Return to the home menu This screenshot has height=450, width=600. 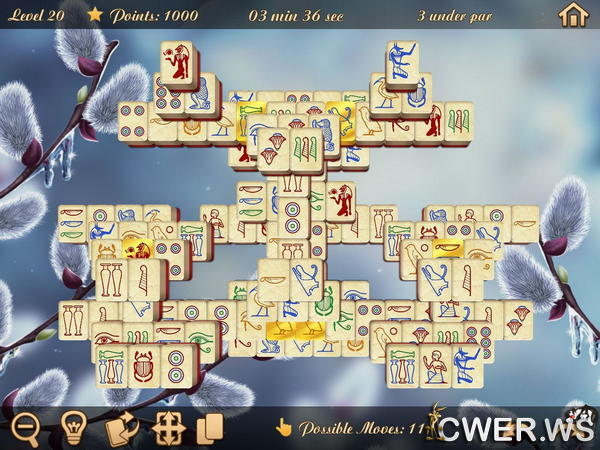click(572, 15)
